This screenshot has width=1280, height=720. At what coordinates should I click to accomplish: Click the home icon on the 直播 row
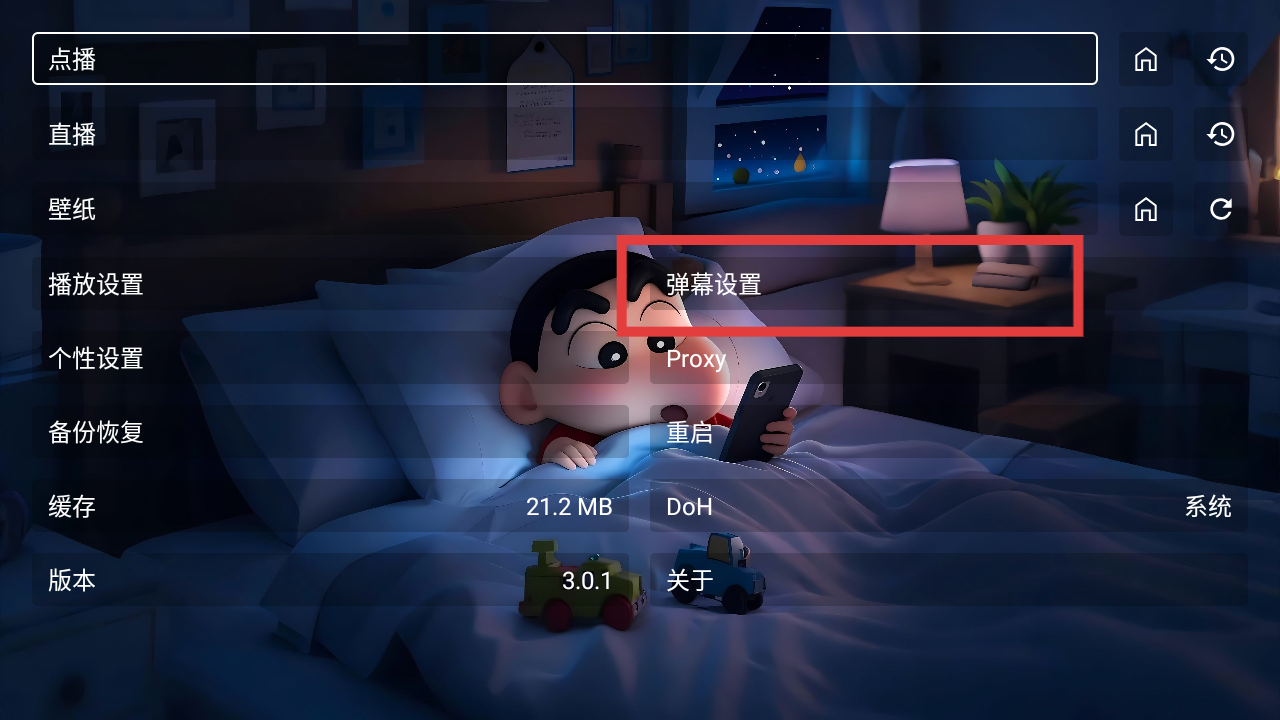[x=1146, y=134]
